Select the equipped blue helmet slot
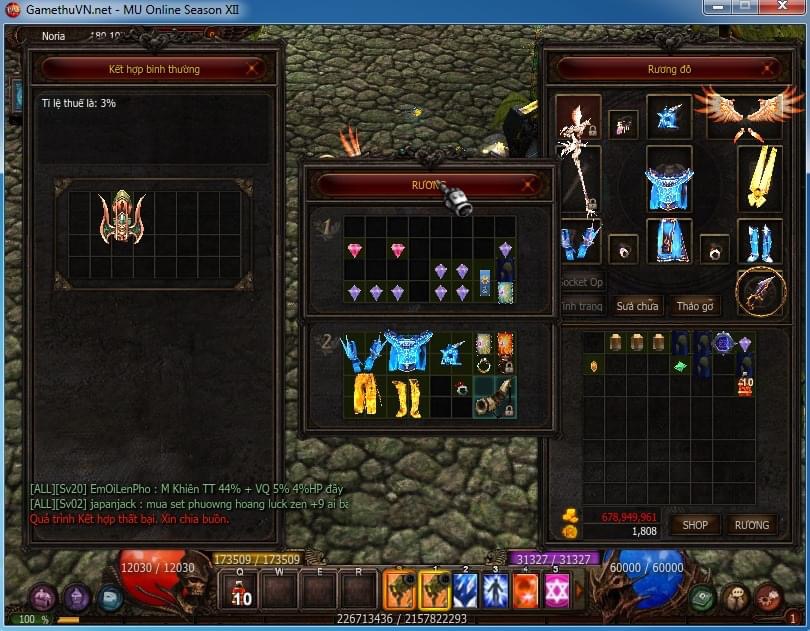This screenshot has width=810, height=631. (668, 118)
